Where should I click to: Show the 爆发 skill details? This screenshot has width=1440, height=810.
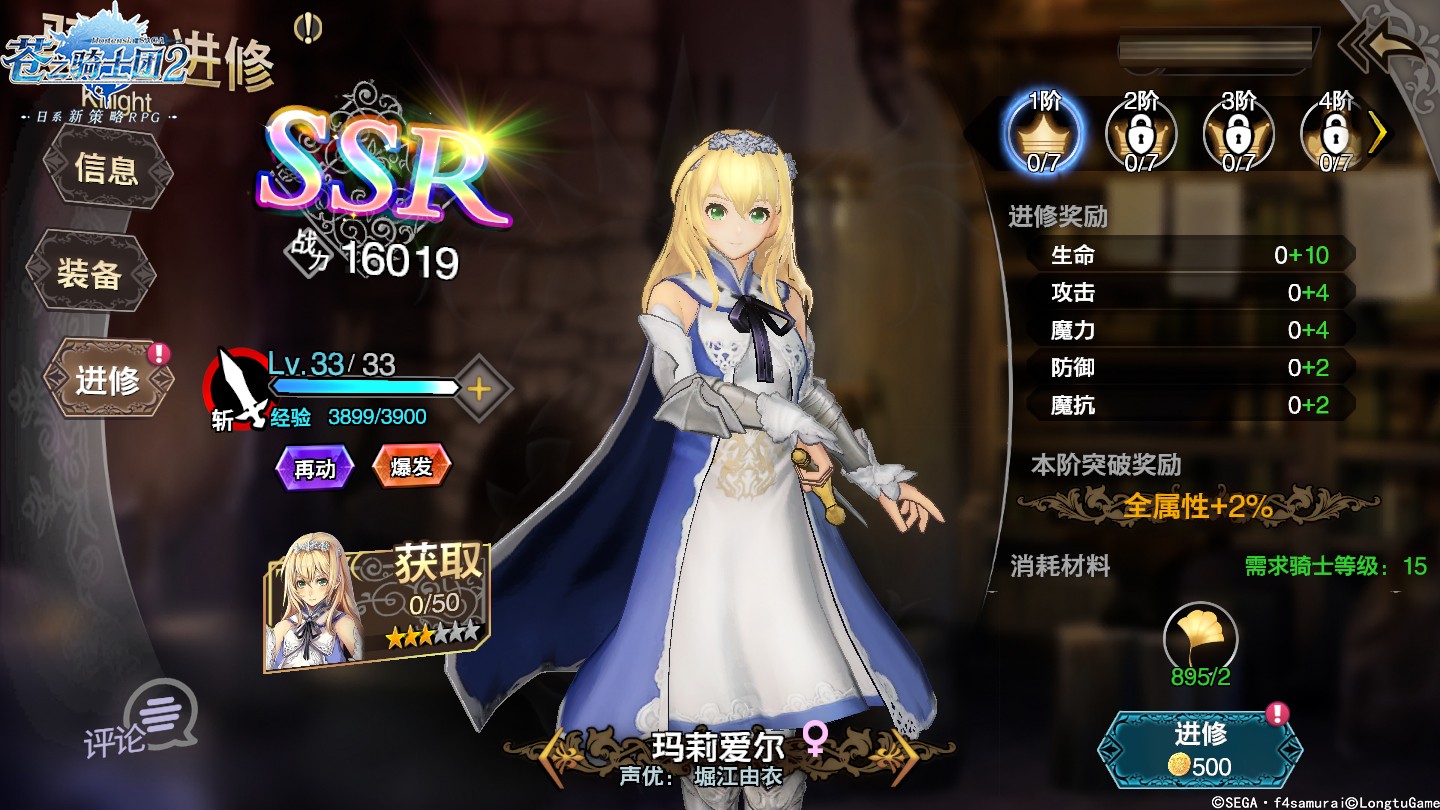pos(411,466)
